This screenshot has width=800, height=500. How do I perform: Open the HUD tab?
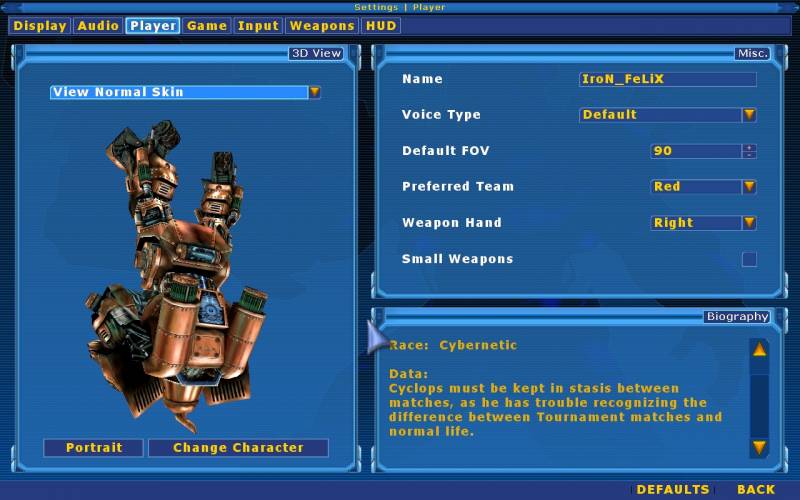[381, 26]
